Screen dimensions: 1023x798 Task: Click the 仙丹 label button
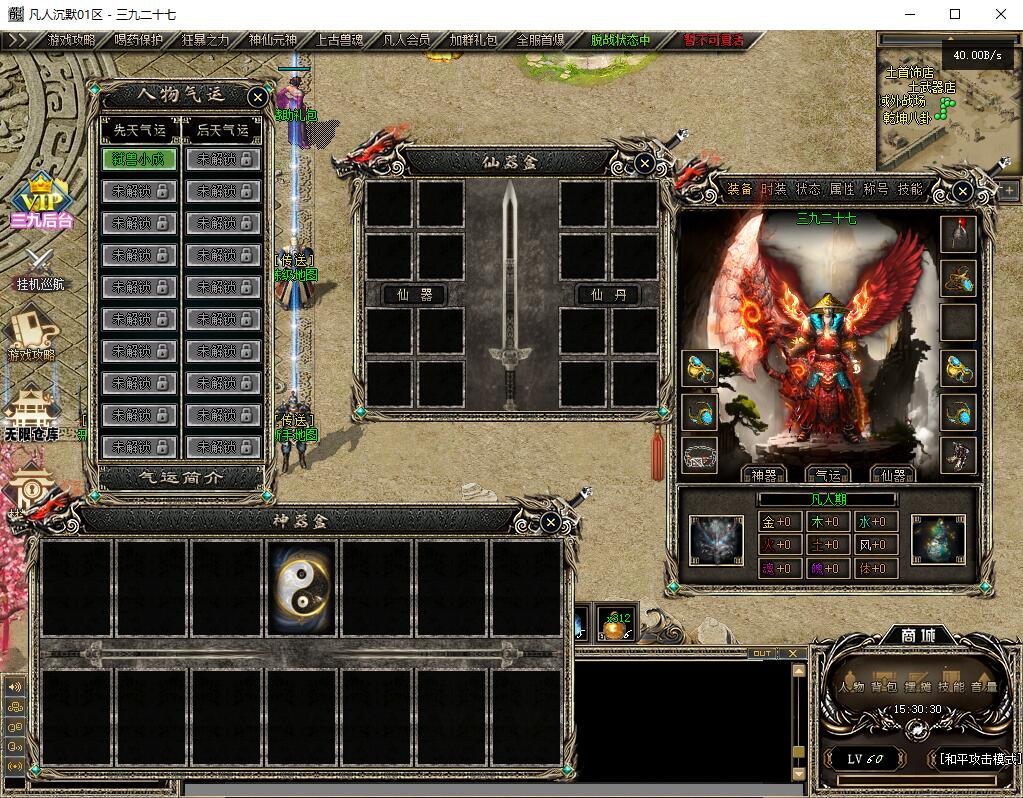(x=607, y=294)
